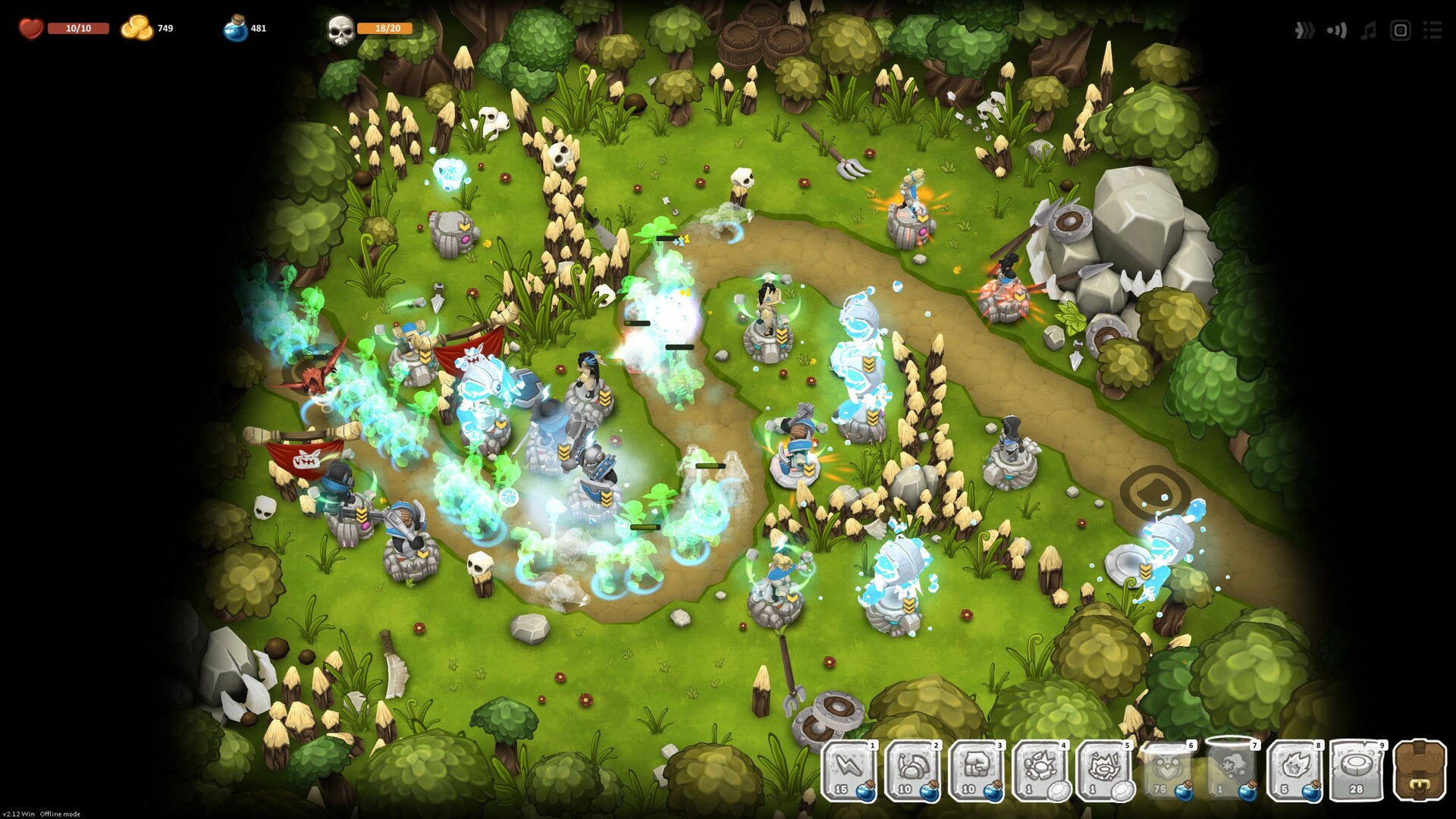Viewport: 1456px width, 819px height.
Task: Mute the music
Action: [x=1369, y=30]
